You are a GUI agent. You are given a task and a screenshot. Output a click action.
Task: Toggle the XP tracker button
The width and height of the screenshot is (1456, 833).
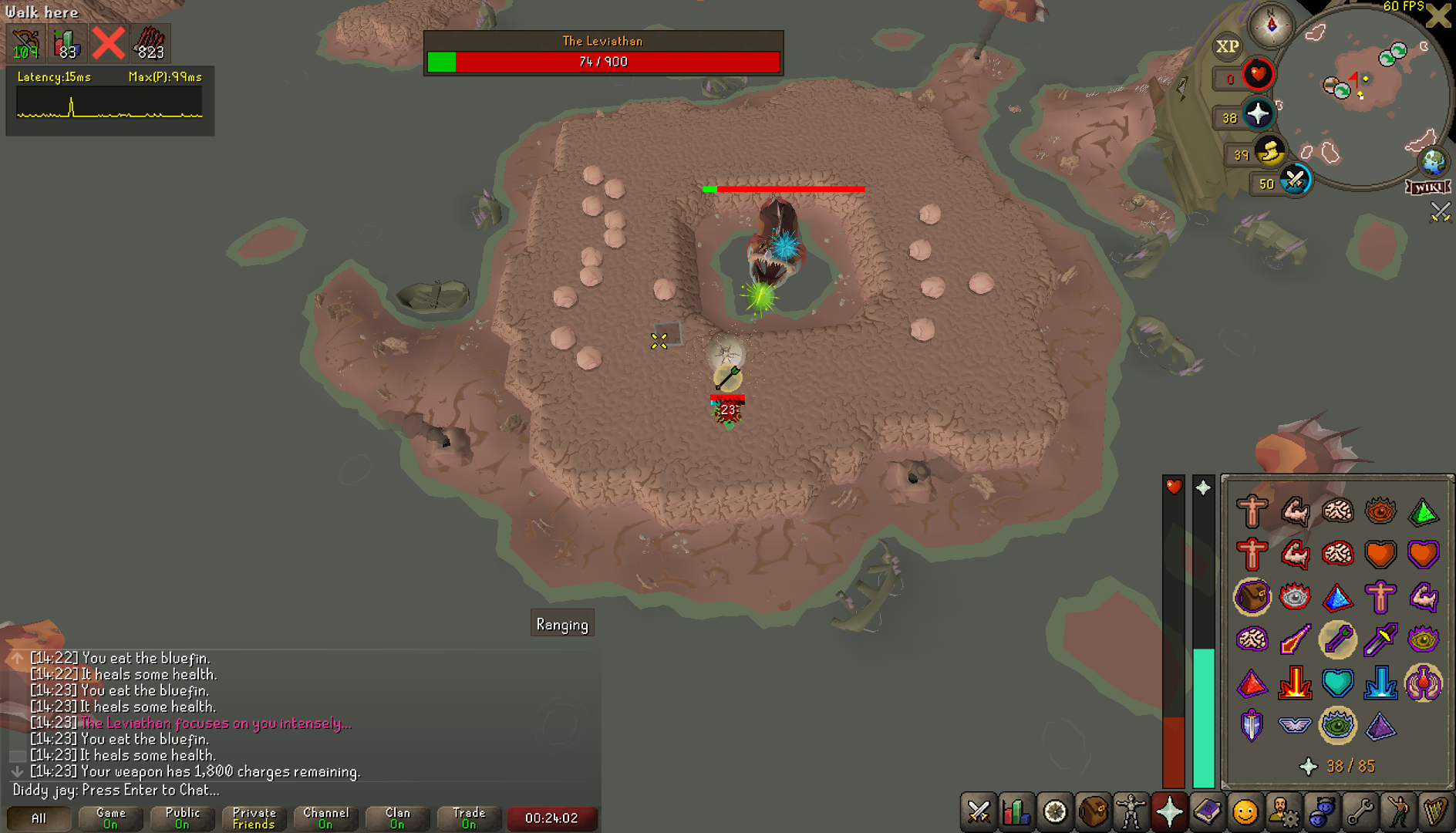(x=1227, y=46)
